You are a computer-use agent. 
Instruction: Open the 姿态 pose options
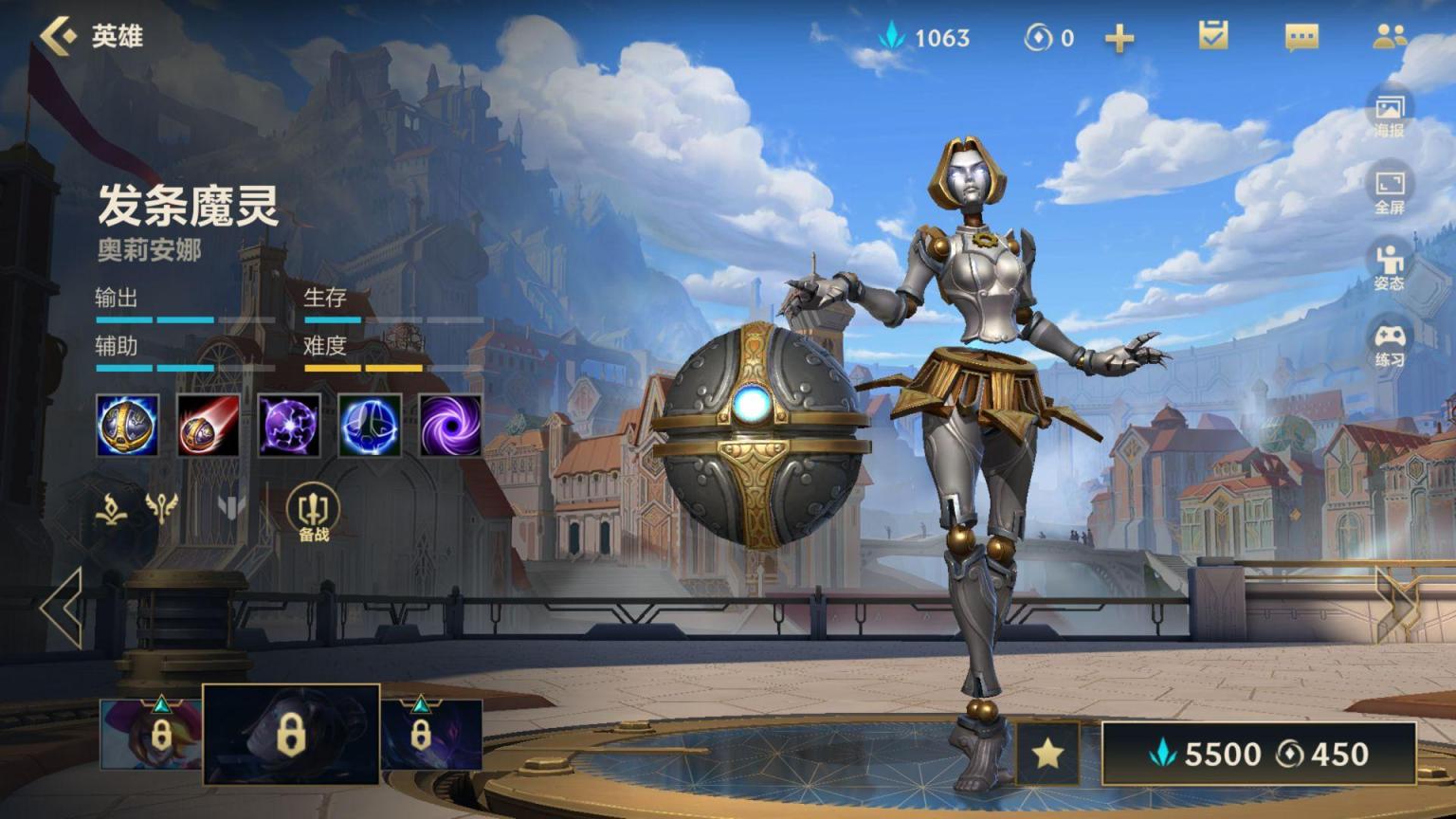pyautogui.click(x=1390, y=267)
